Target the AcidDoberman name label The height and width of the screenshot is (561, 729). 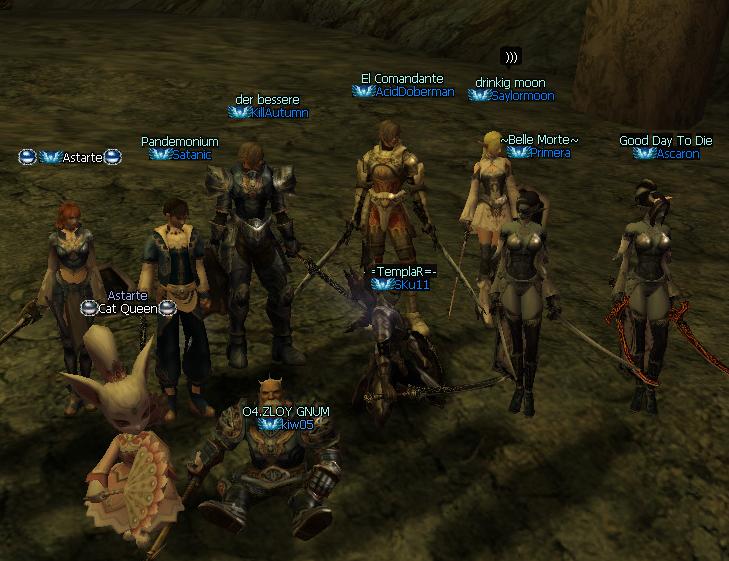pyautogui.click(x=412, y=92)
